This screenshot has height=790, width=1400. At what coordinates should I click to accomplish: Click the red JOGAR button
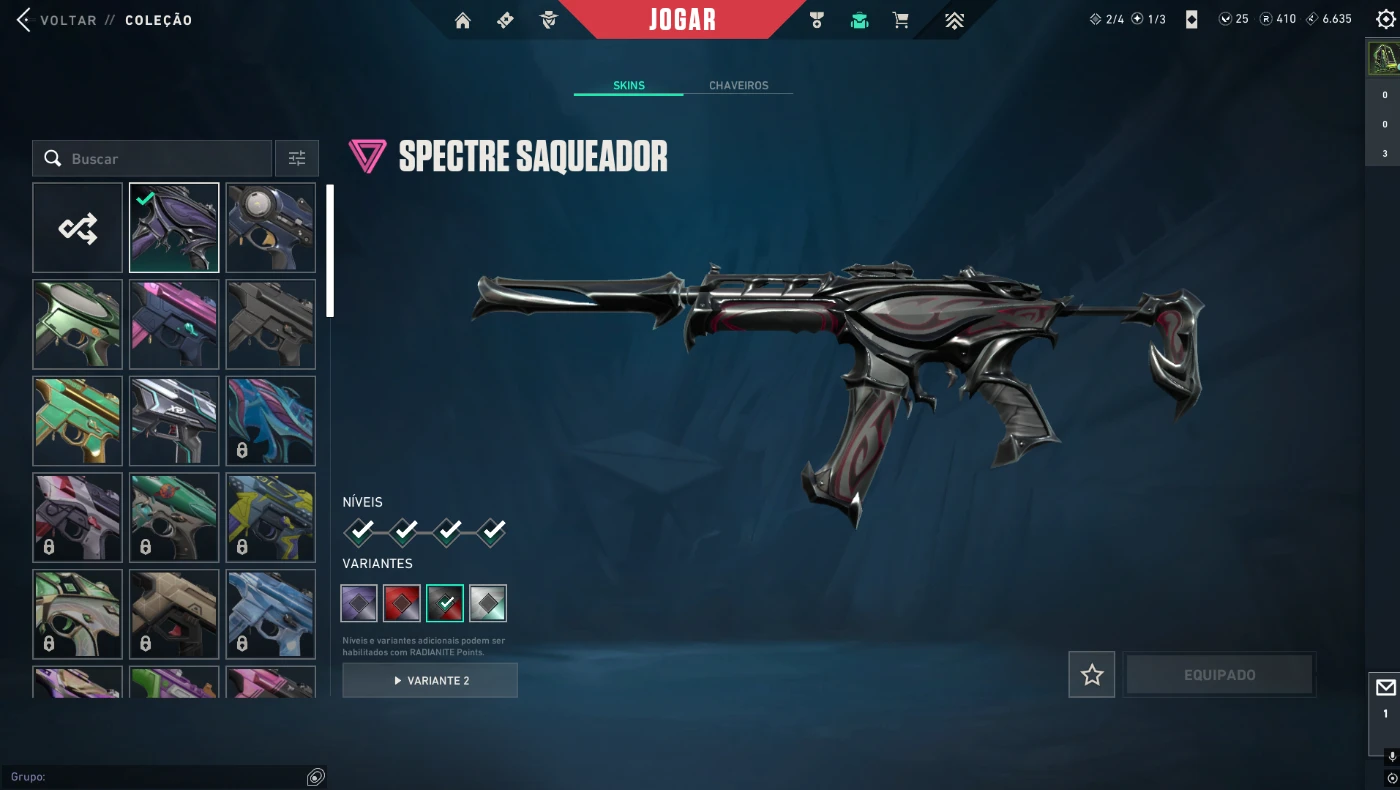pyautogui.click(x=682, y=20)
